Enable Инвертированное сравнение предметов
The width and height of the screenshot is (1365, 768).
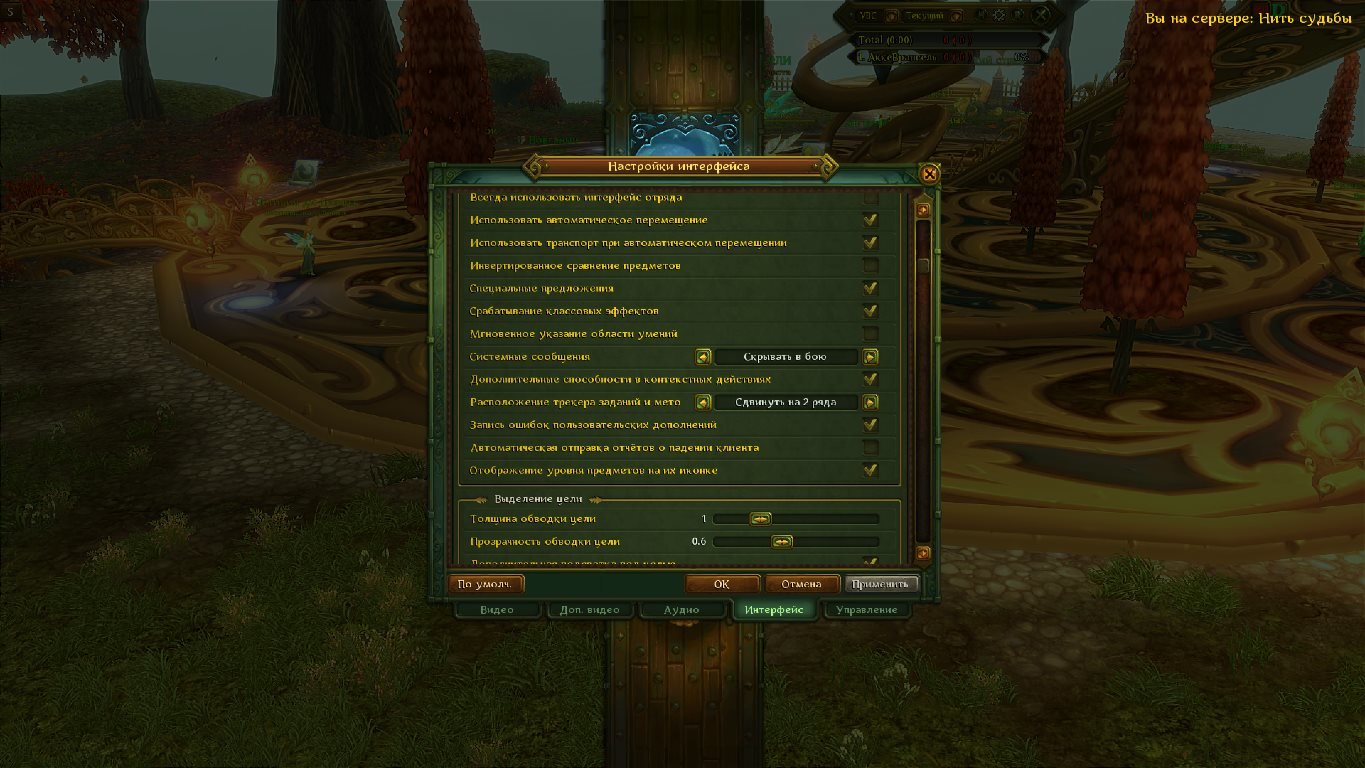(x=870, y=266)
